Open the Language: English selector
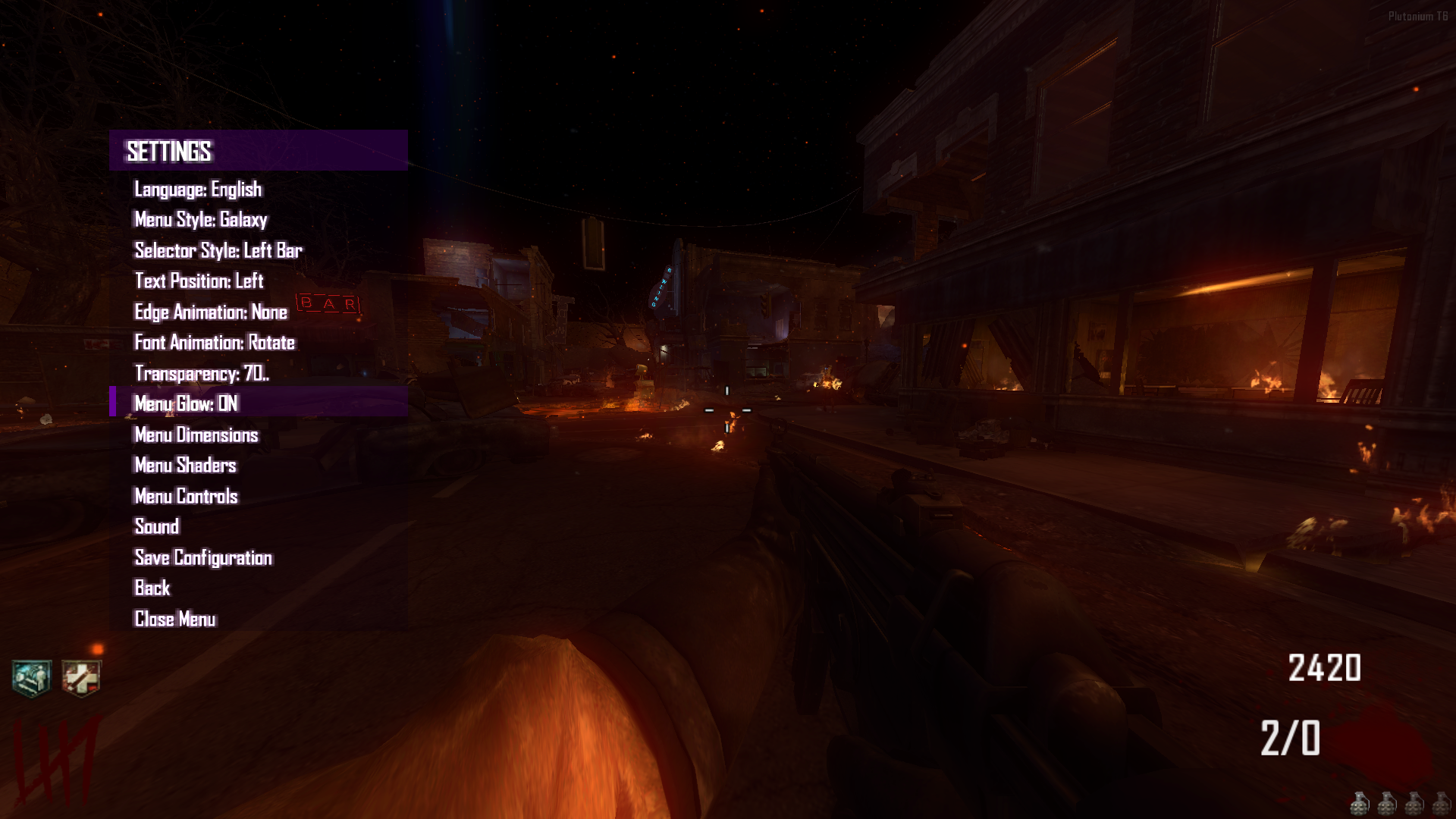The height and width of the screenshot is (819, 1456). tap(197, 189)
